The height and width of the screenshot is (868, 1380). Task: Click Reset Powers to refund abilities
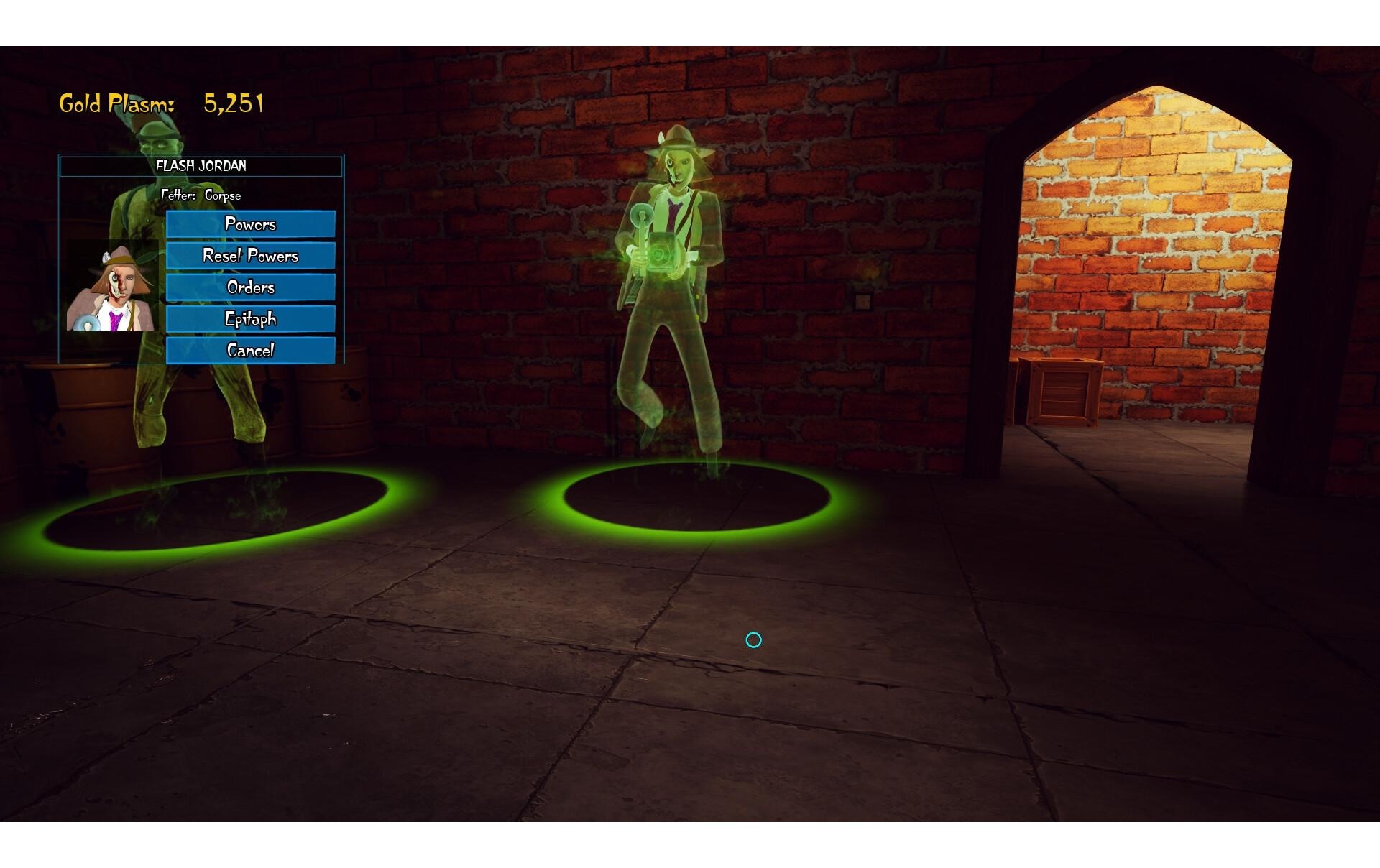coord(250,256)
